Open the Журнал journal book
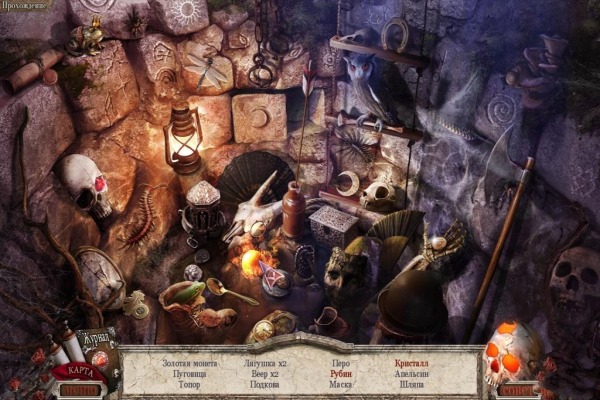This screenshot has height=400, width=600. tap(96, 340)
